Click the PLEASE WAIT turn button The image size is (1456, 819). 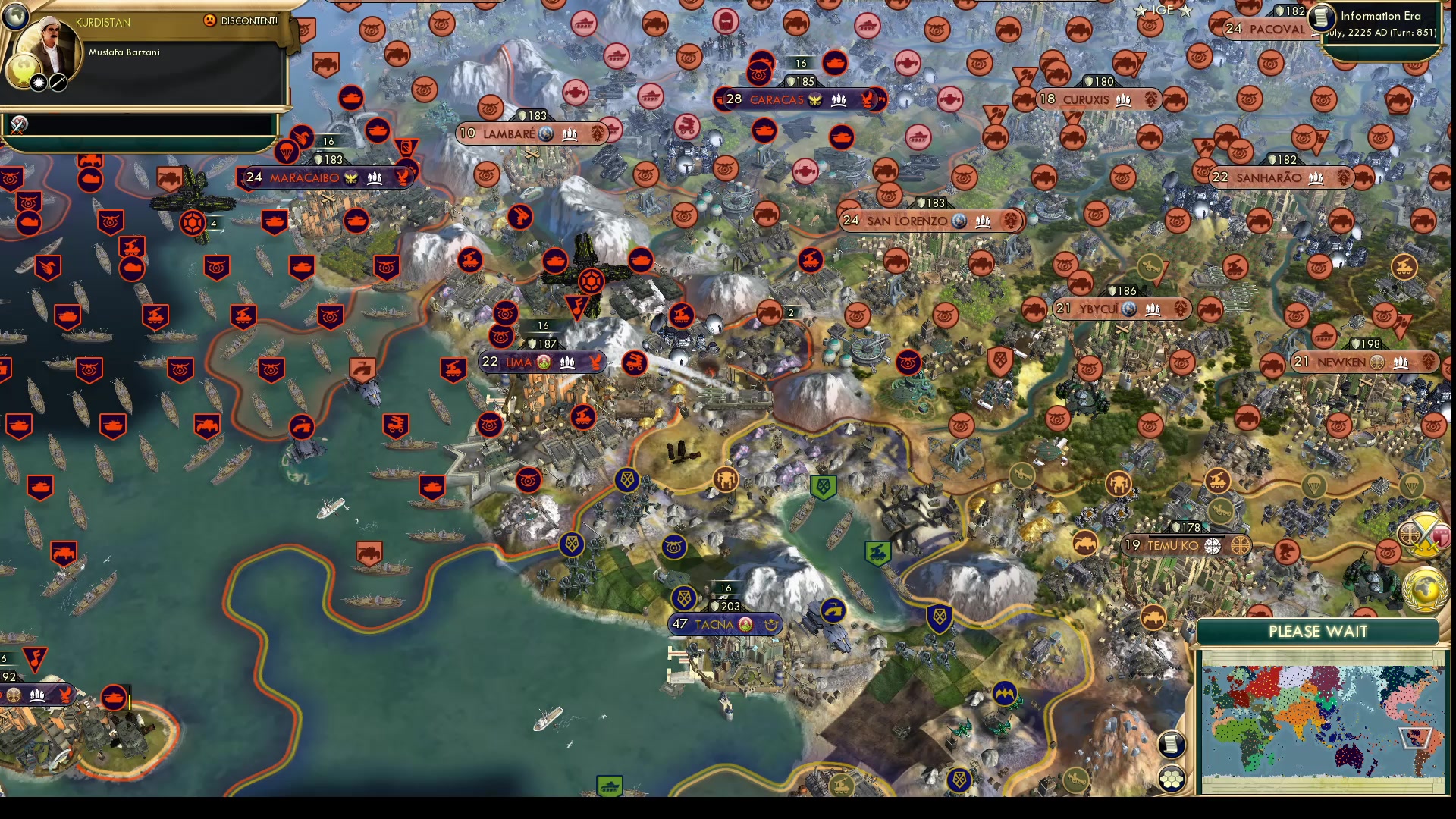(x=1317, y=632)
